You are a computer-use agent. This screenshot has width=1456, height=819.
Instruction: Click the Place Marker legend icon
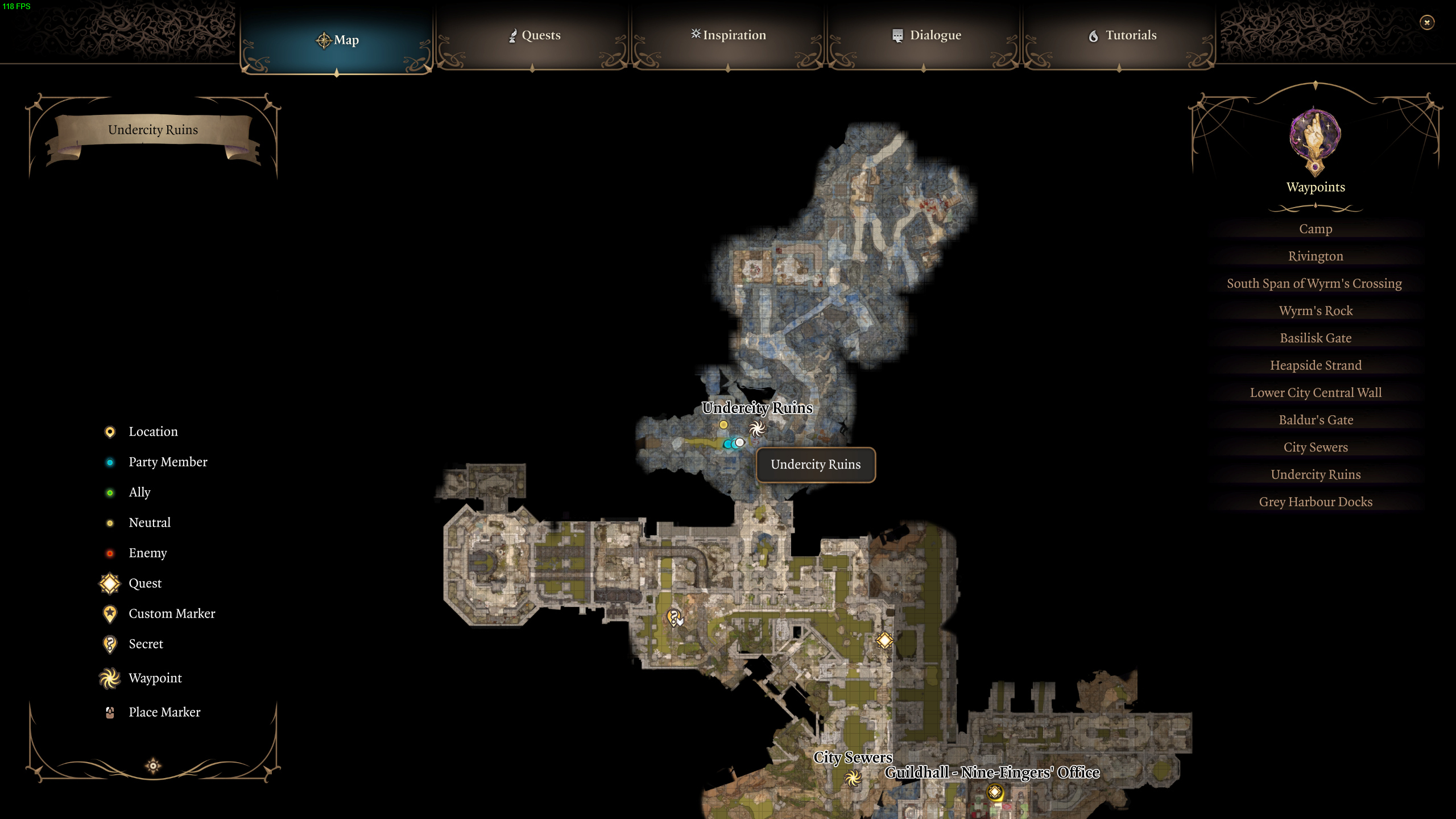click(x=110, y=712)
